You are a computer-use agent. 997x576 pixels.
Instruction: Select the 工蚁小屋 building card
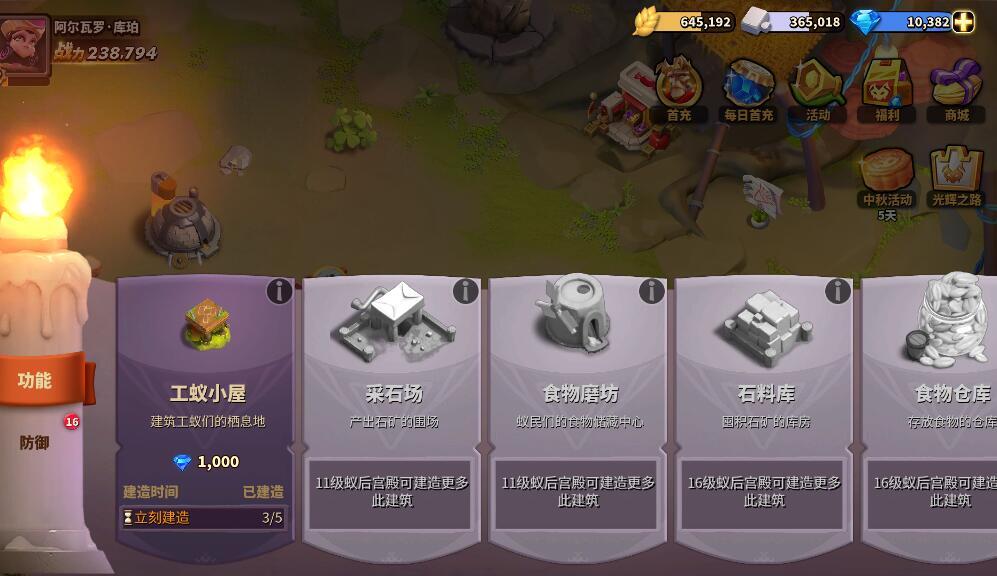click(x=207, y=370)
